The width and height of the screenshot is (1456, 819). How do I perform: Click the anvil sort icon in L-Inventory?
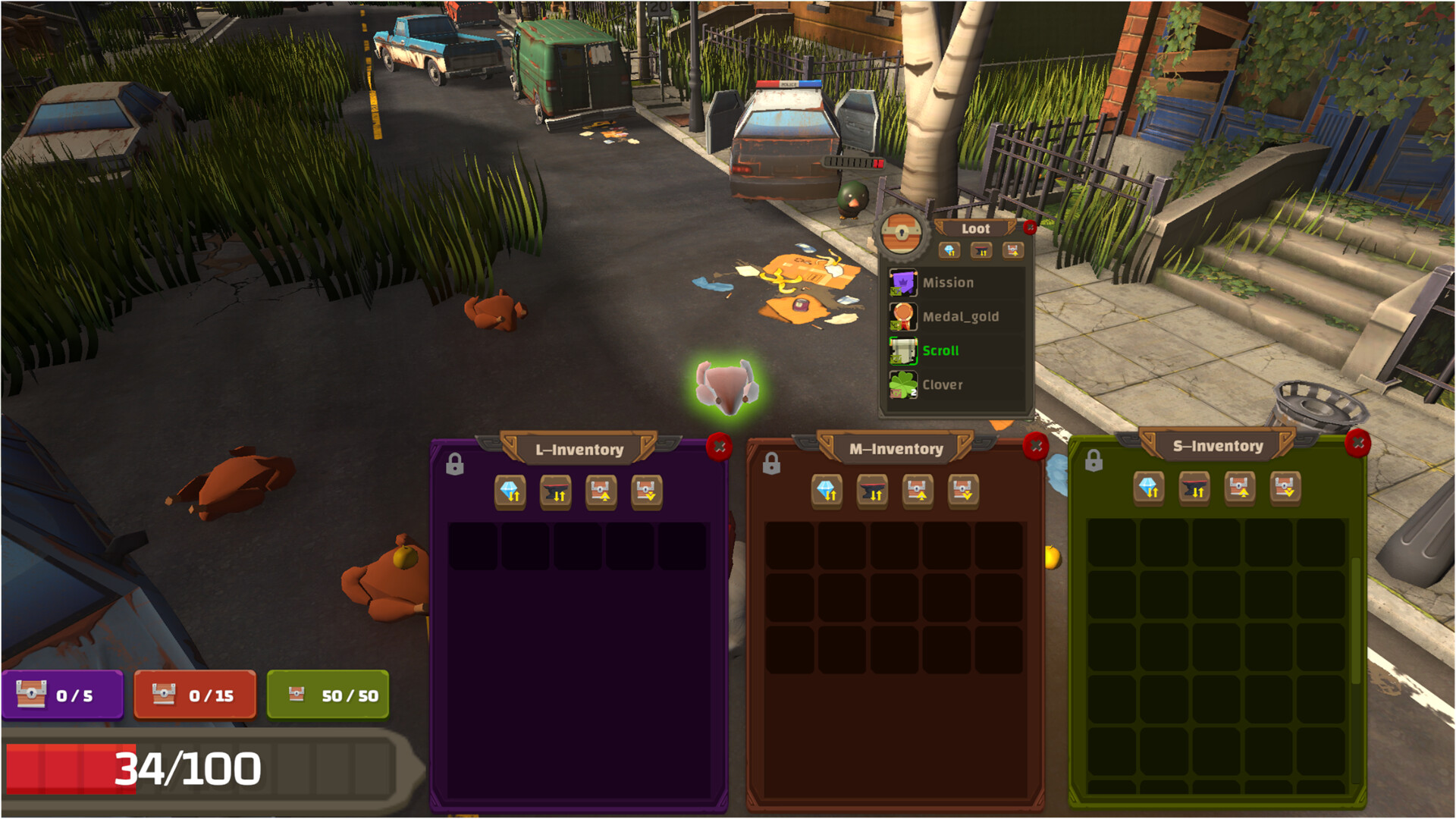555,494
